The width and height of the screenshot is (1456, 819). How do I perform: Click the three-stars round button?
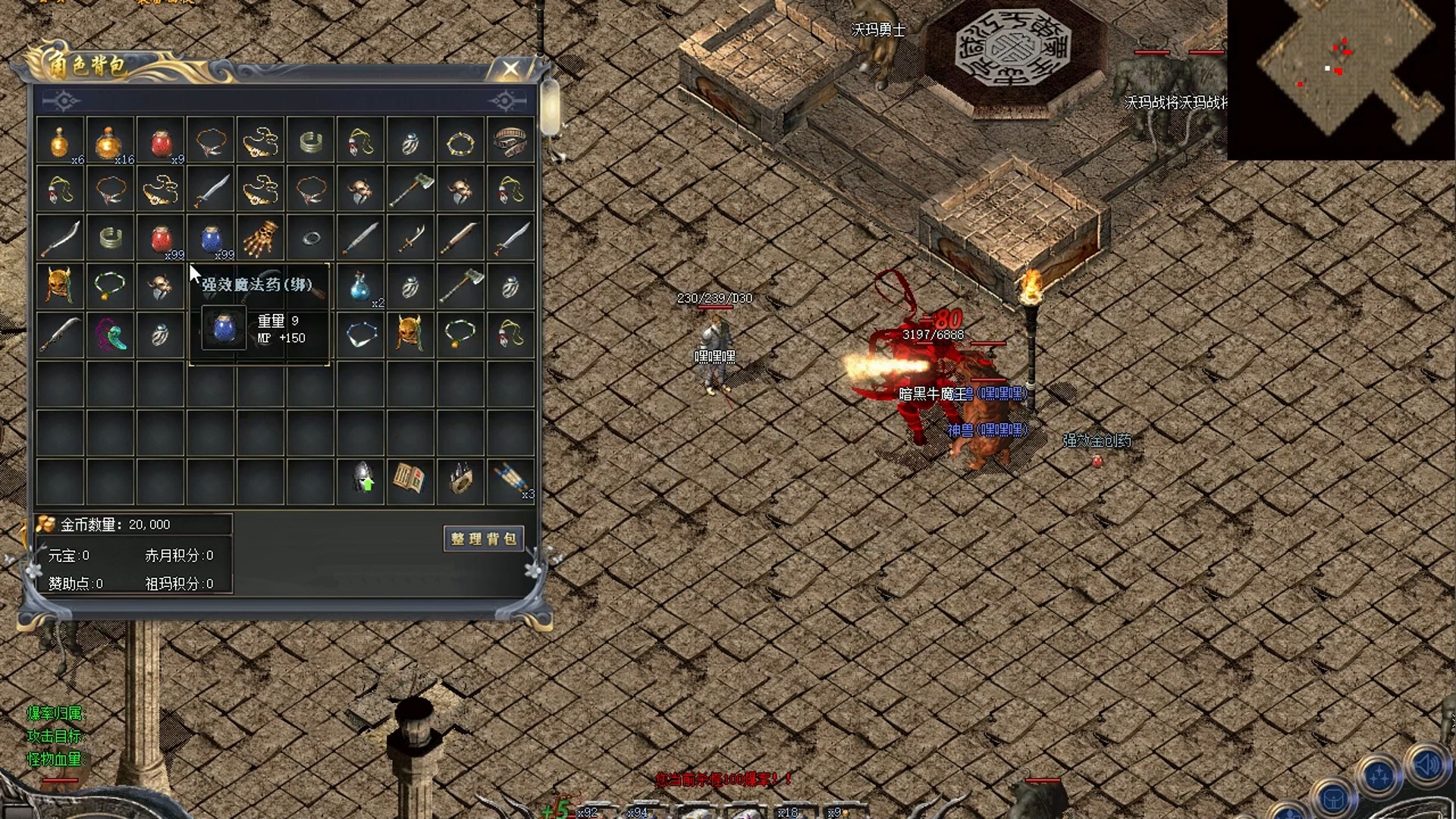[1379, 777]
